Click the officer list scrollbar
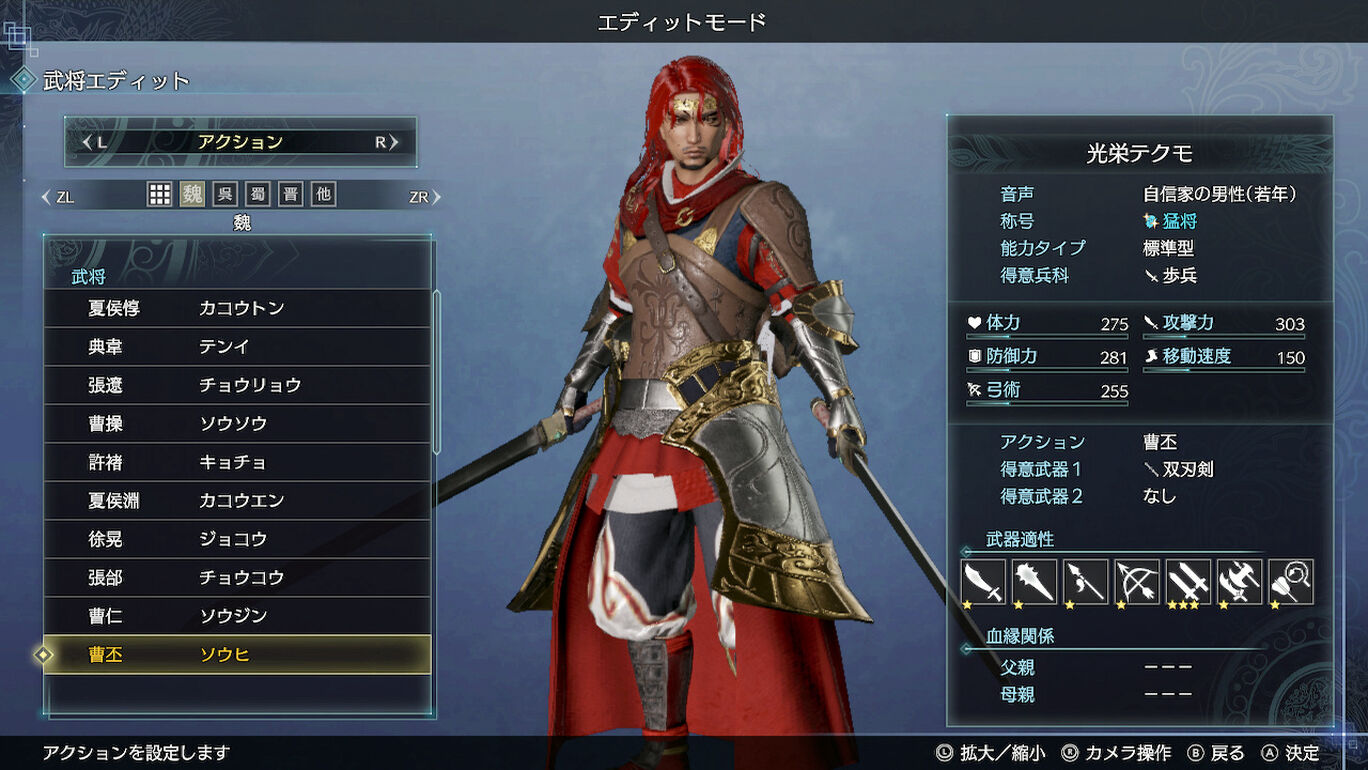This screenshot has height=770, width=1368. pyautogui.click(x=436, y=372)
